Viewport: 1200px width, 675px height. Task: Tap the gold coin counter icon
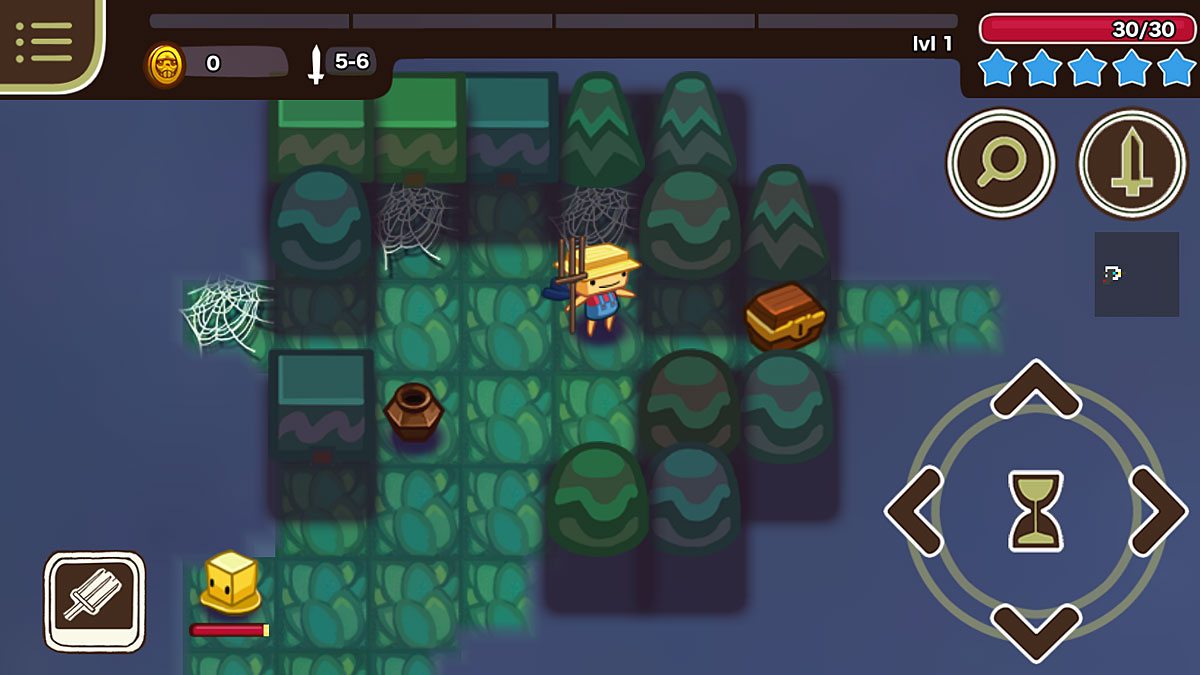tap(165, 65)
